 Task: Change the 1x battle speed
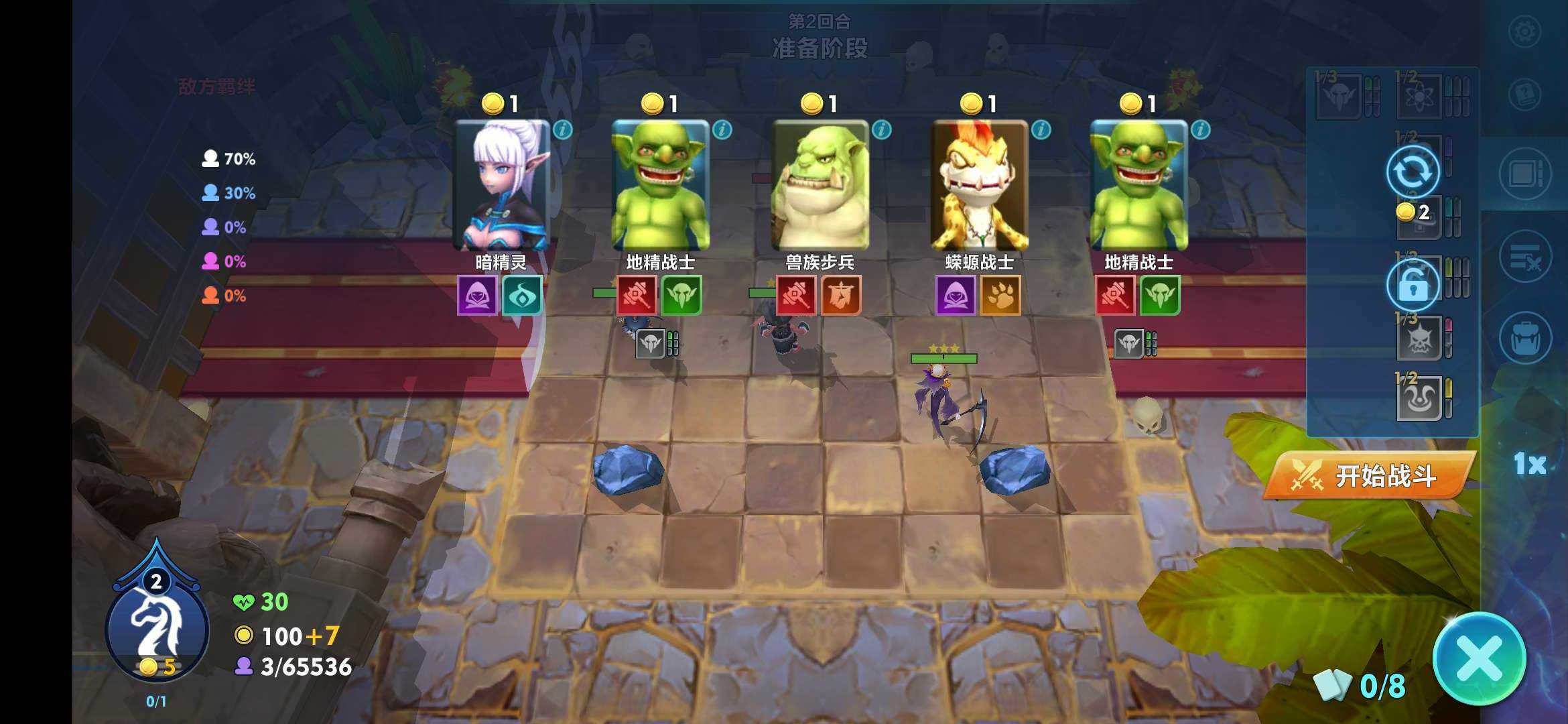[x=1530, y=464]
